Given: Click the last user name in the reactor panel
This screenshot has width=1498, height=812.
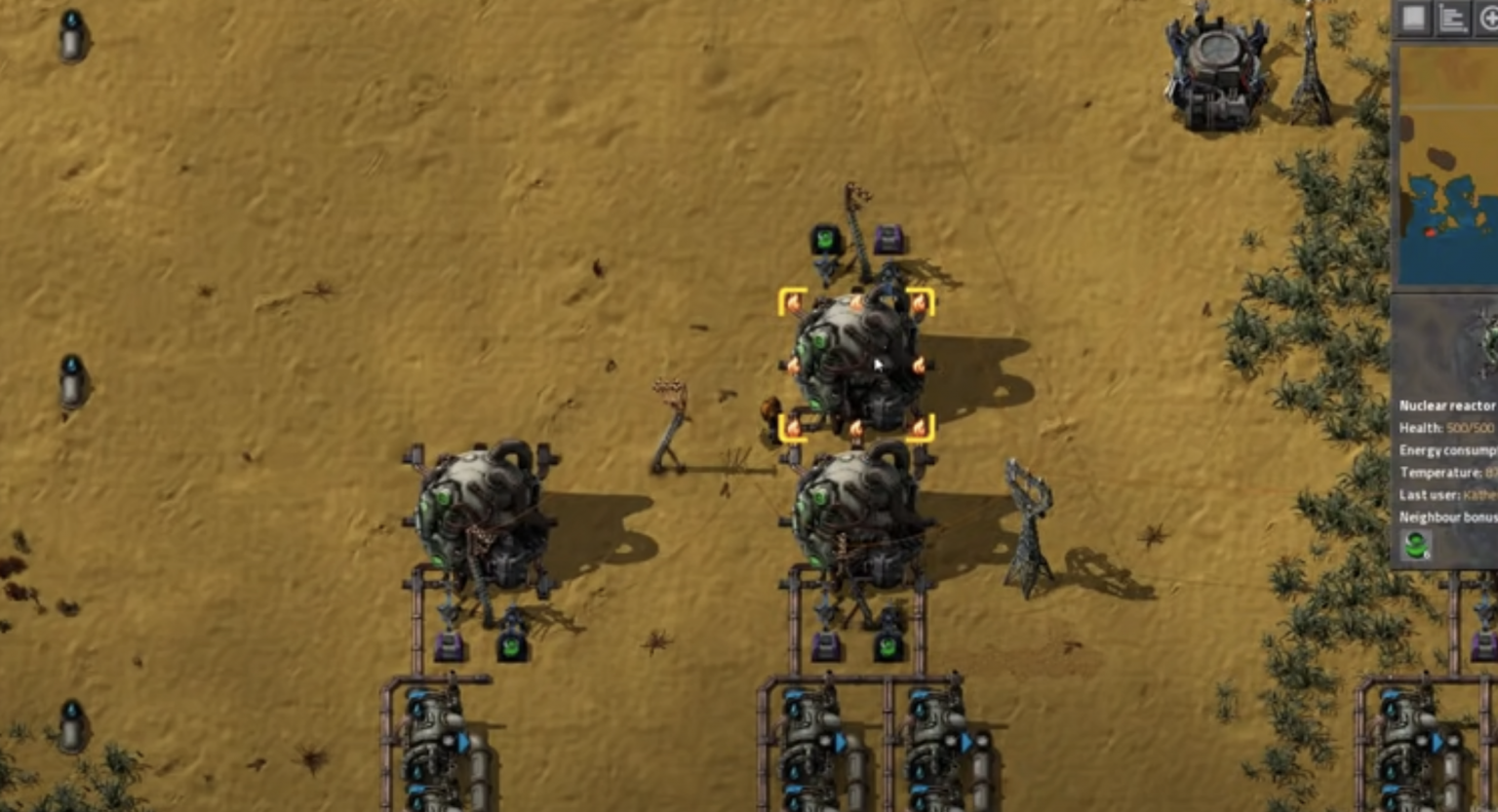Looking at the screenshot, I should click(x=1479, y=493).
